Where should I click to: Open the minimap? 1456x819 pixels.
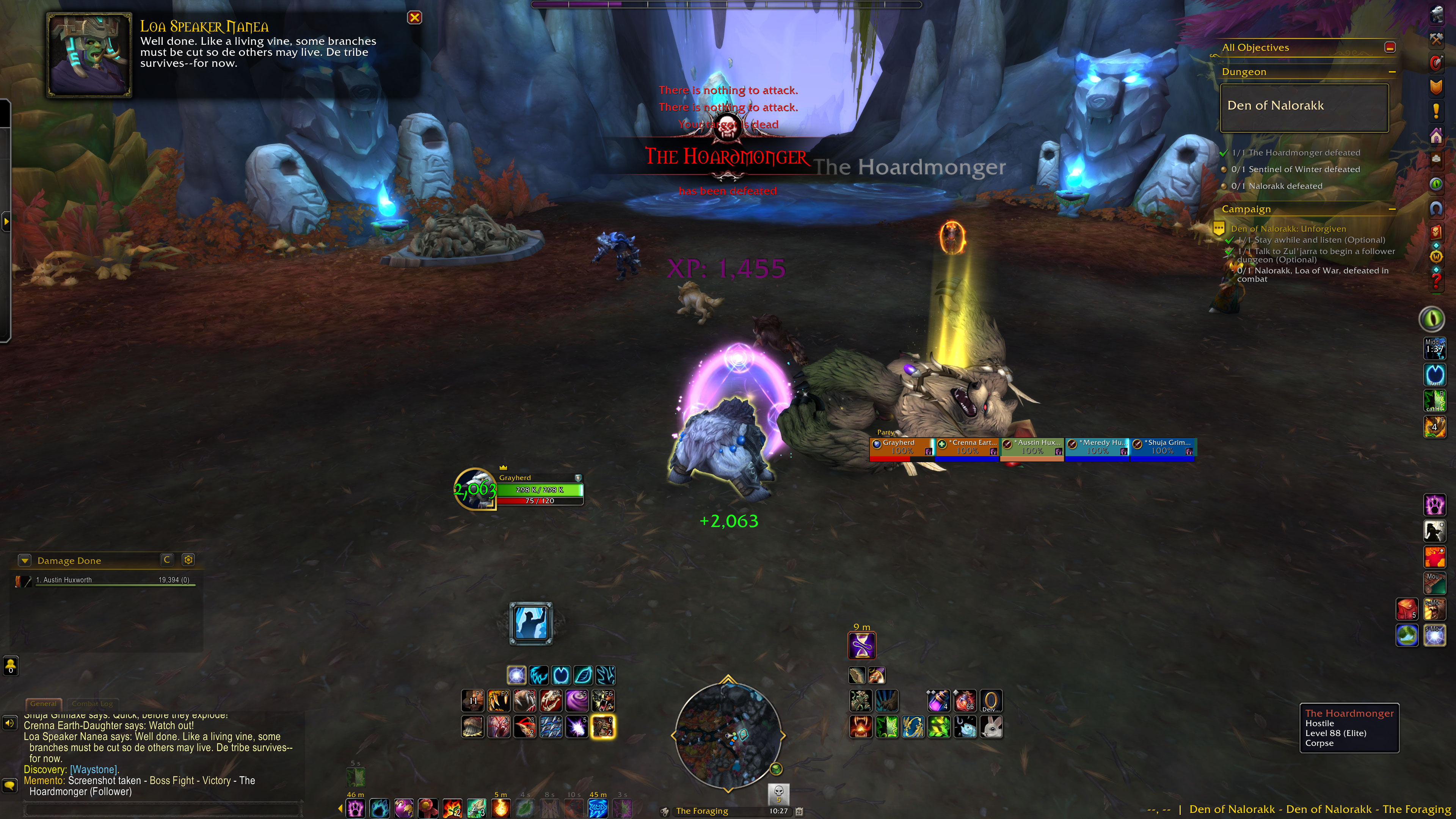pyautogui.click(x=728, y=735)
